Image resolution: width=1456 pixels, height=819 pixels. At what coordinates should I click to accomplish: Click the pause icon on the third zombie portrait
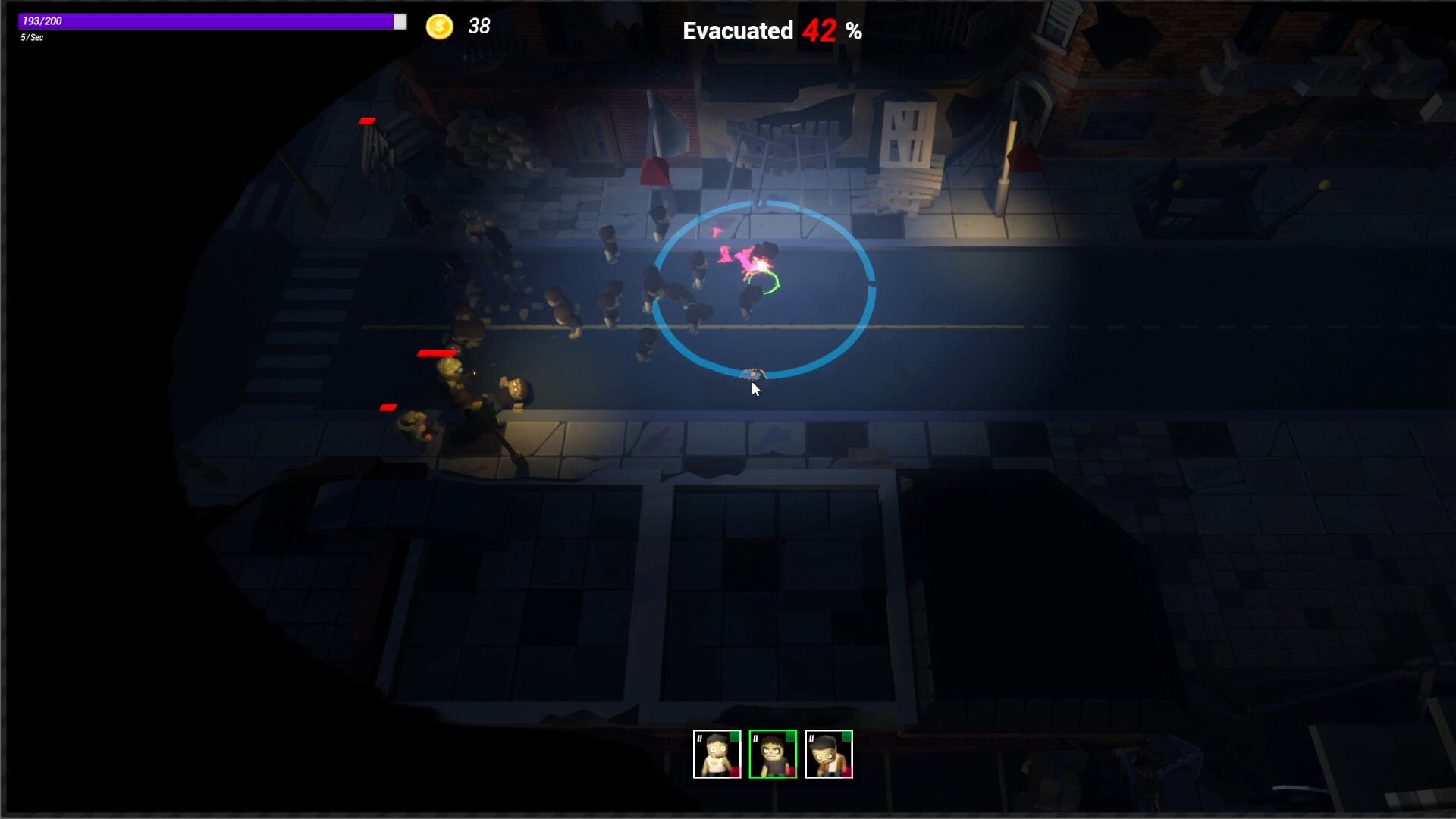click(x=812, y=738)
